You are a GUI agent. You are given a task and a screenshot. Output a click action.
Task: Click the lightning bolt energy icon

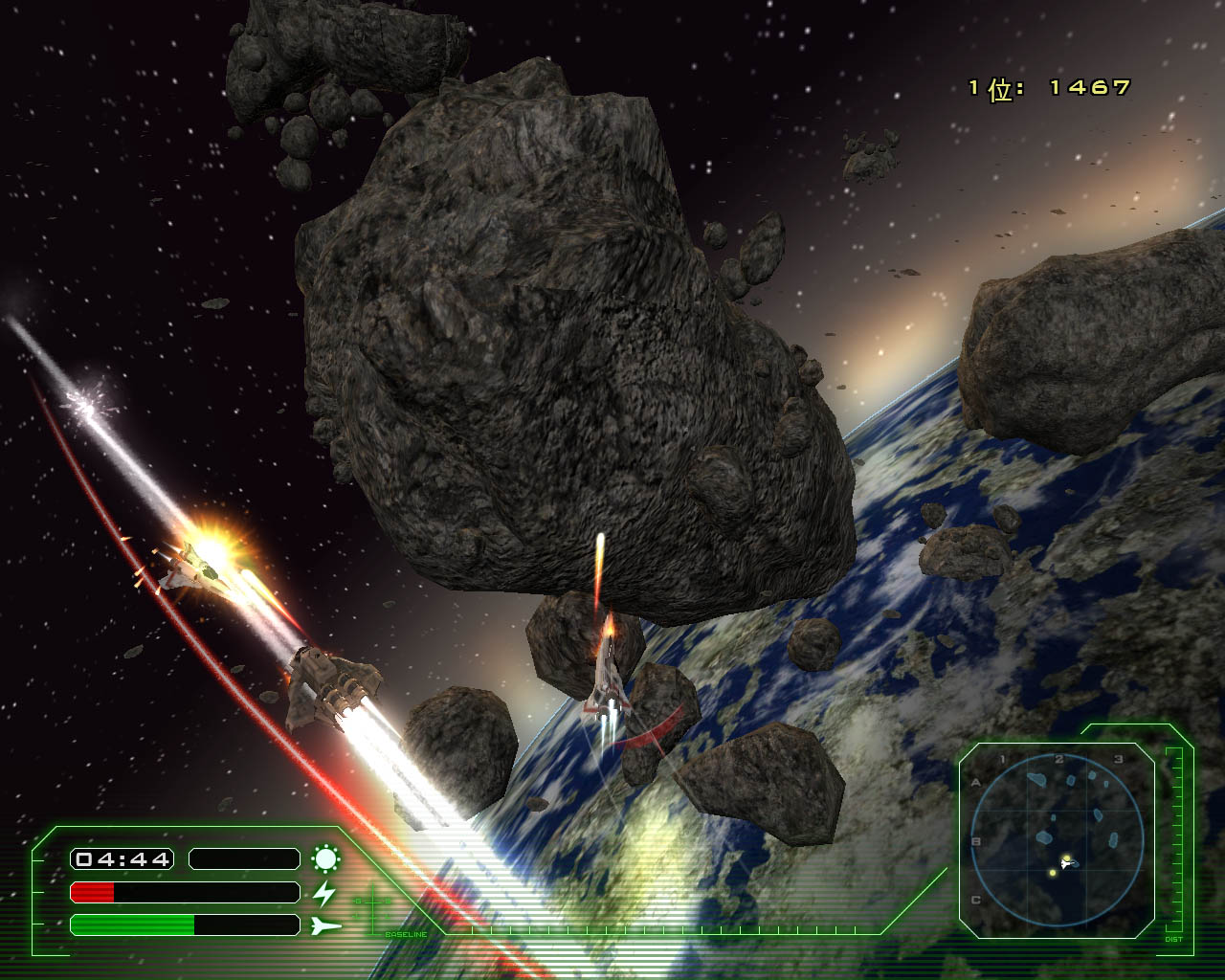point(325,893)
